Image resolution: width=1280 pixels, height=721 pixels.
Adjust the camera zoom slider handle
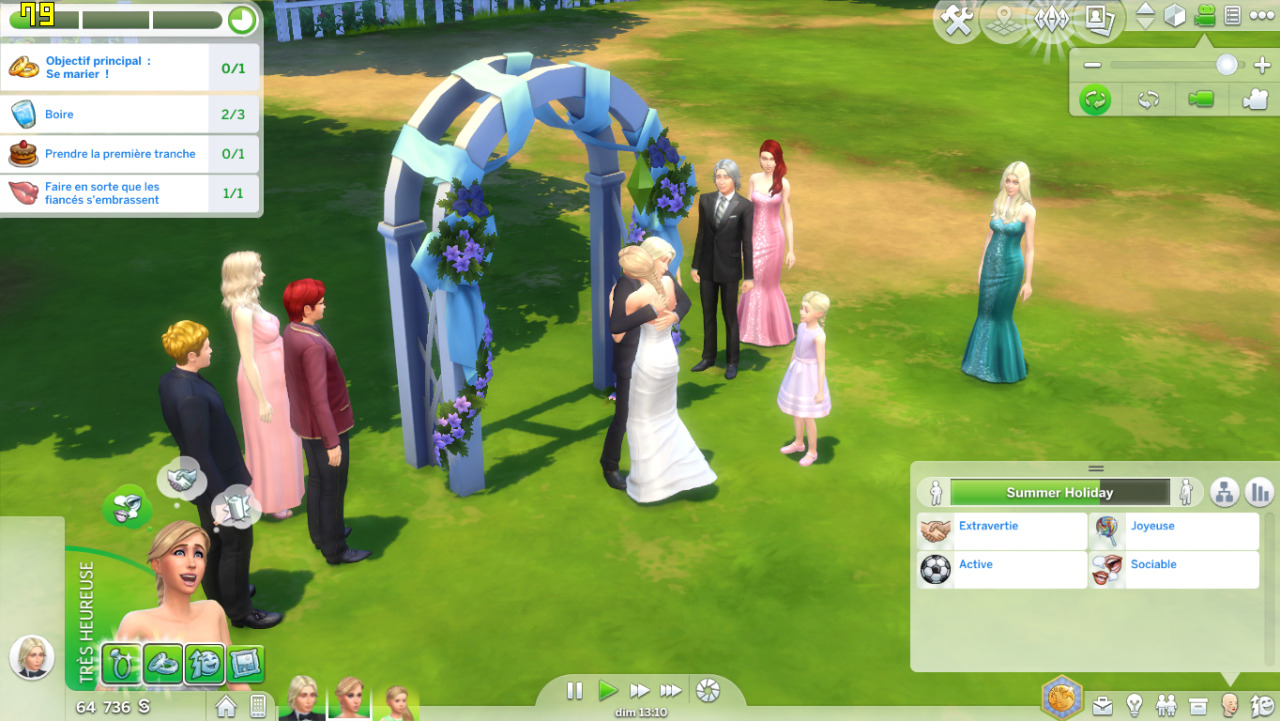pyautogui.click(x=1226, y=65)
